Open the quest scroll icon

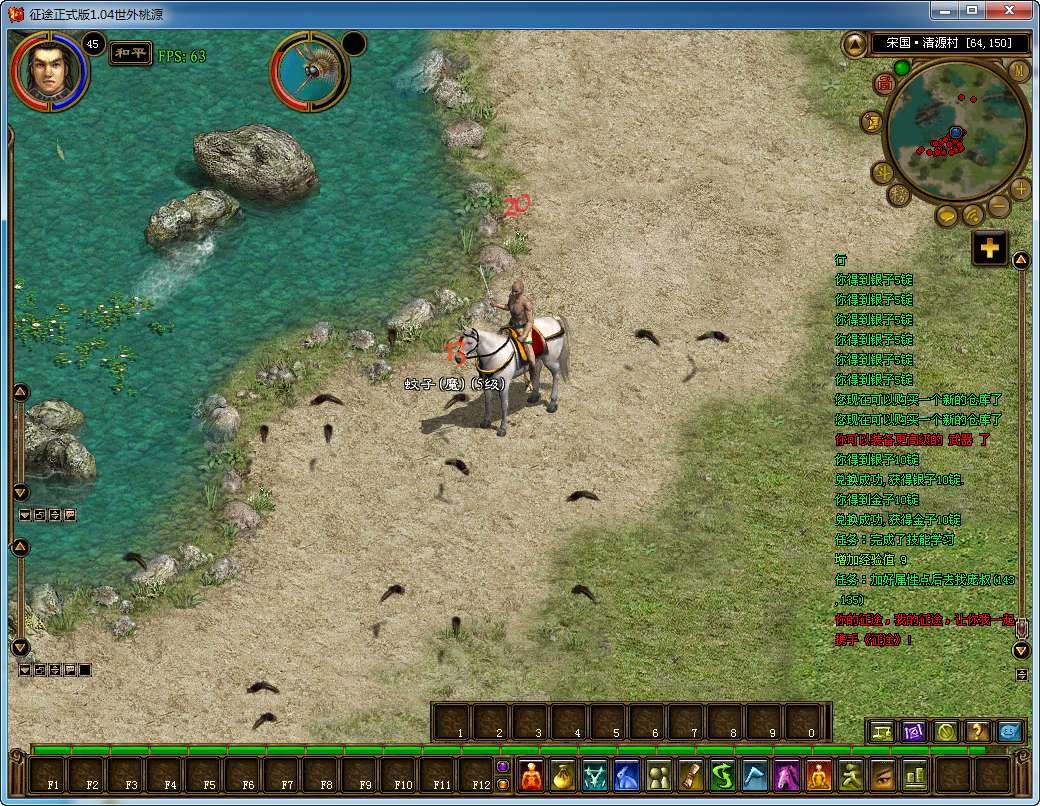point(691,776)
